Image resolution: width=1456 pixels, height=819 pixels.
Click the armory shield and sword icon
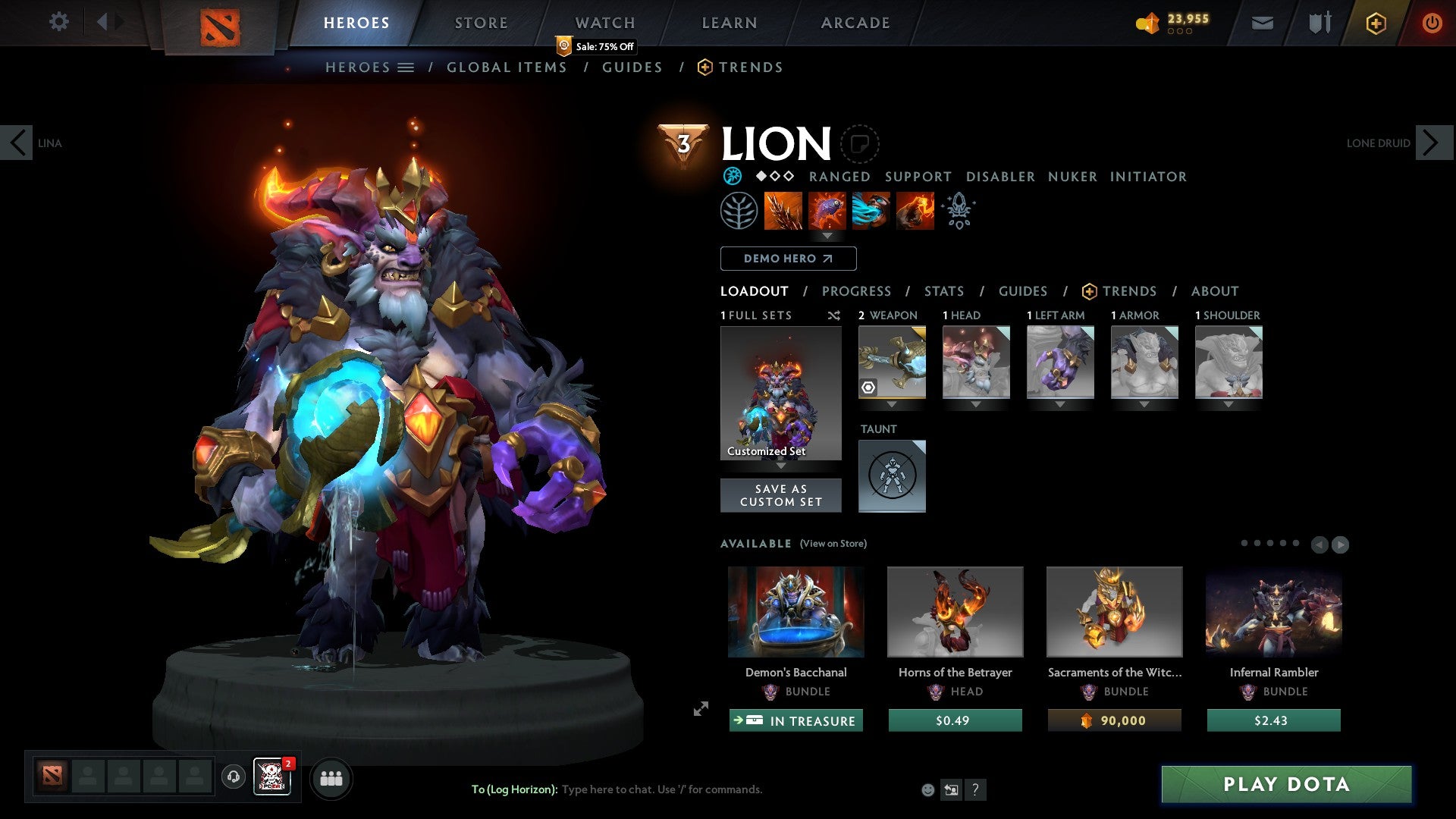1319,23
